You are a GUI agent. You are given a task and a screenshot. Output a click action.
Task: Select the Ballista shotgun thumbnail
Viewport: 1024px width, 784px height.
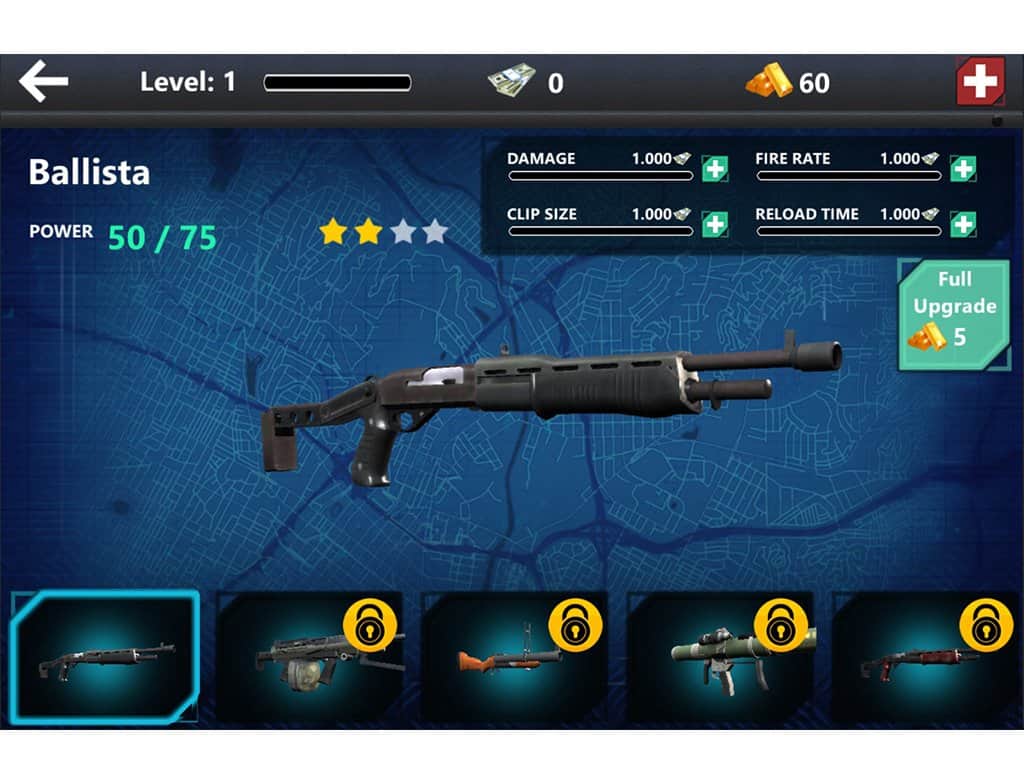point(105,655)
